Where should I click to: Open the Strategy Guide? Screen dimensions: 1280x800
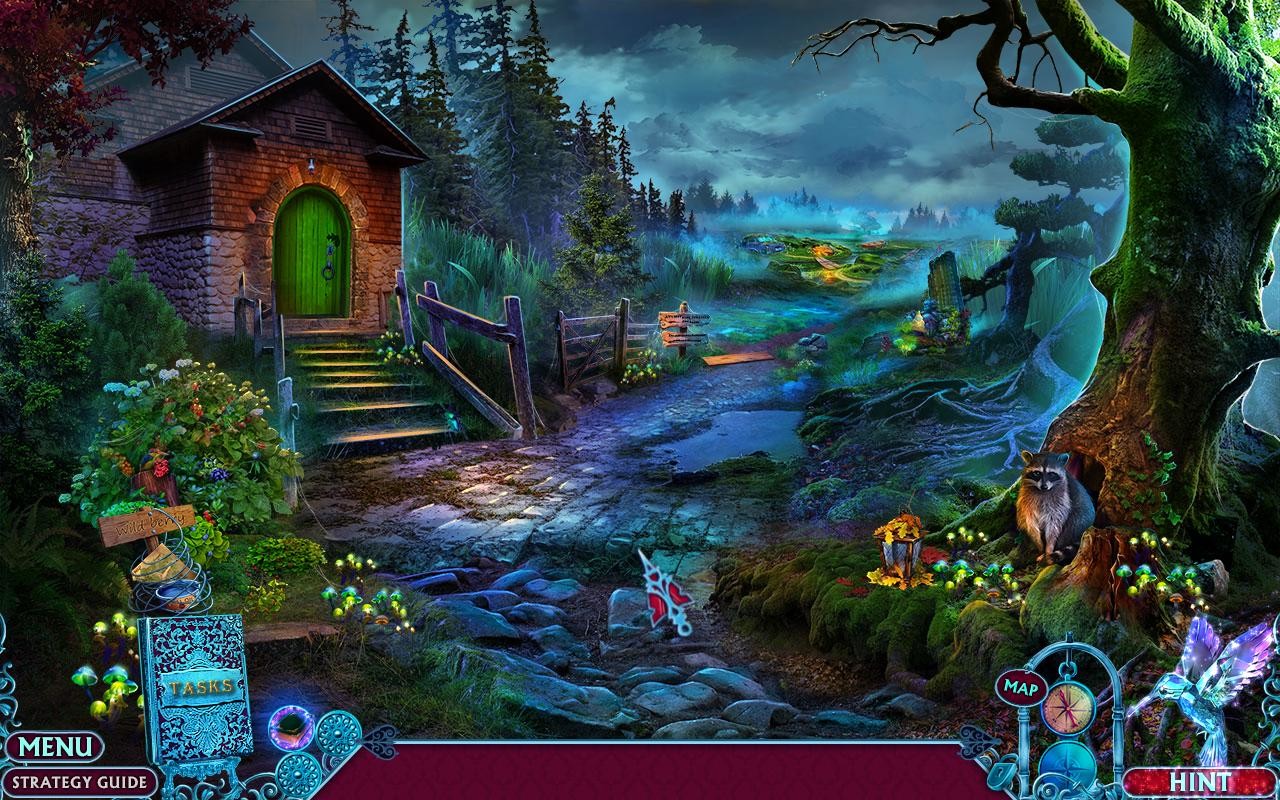[x=78, y=779]
